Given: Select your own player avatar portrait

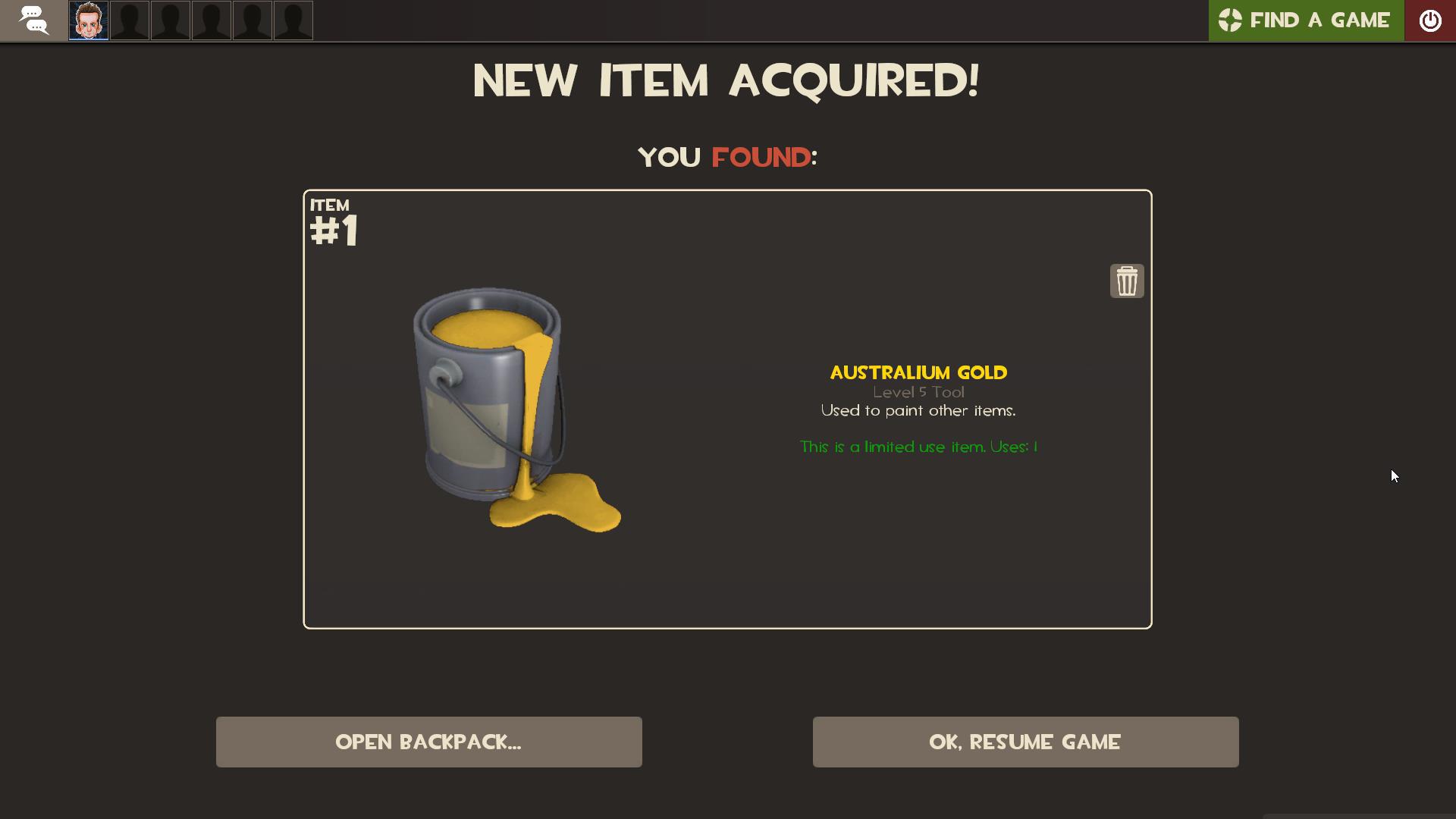Looking at the screenshot, I should (88, 20).
